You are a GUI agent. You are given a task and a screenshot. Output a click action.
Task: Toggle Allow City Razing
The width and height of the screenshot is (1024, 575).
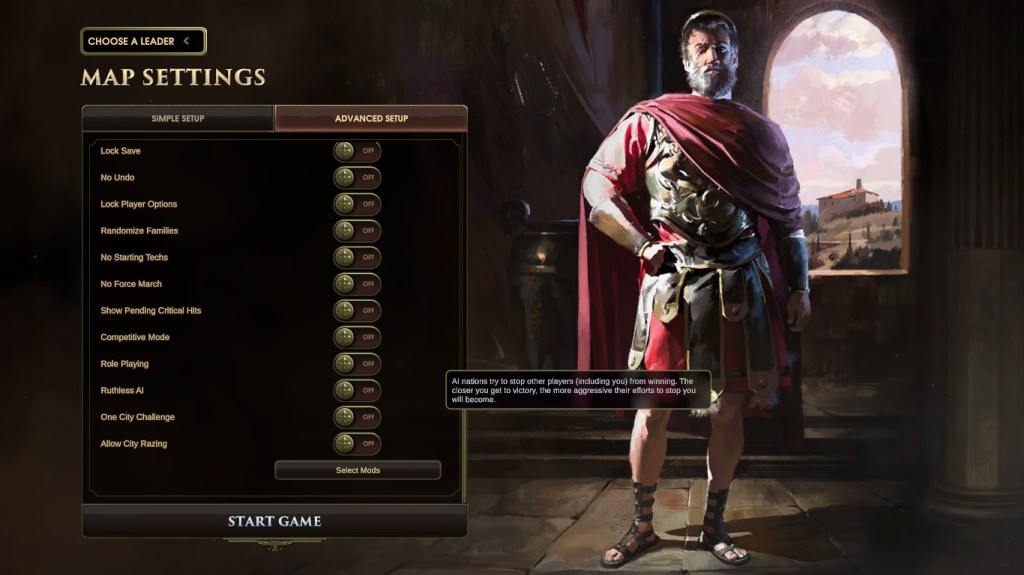click(x=357, y=443)
